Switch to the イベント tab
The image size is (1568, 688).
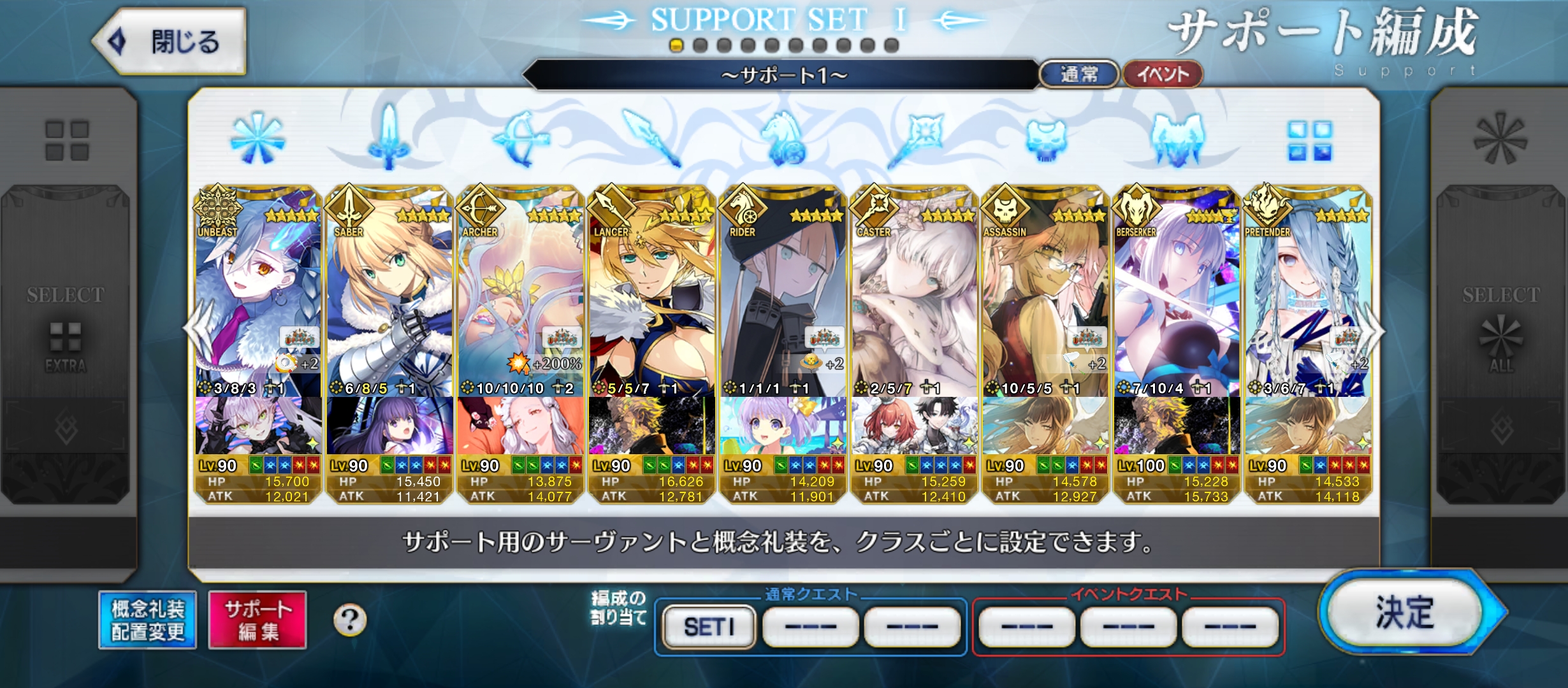[x=1163, y=75]
